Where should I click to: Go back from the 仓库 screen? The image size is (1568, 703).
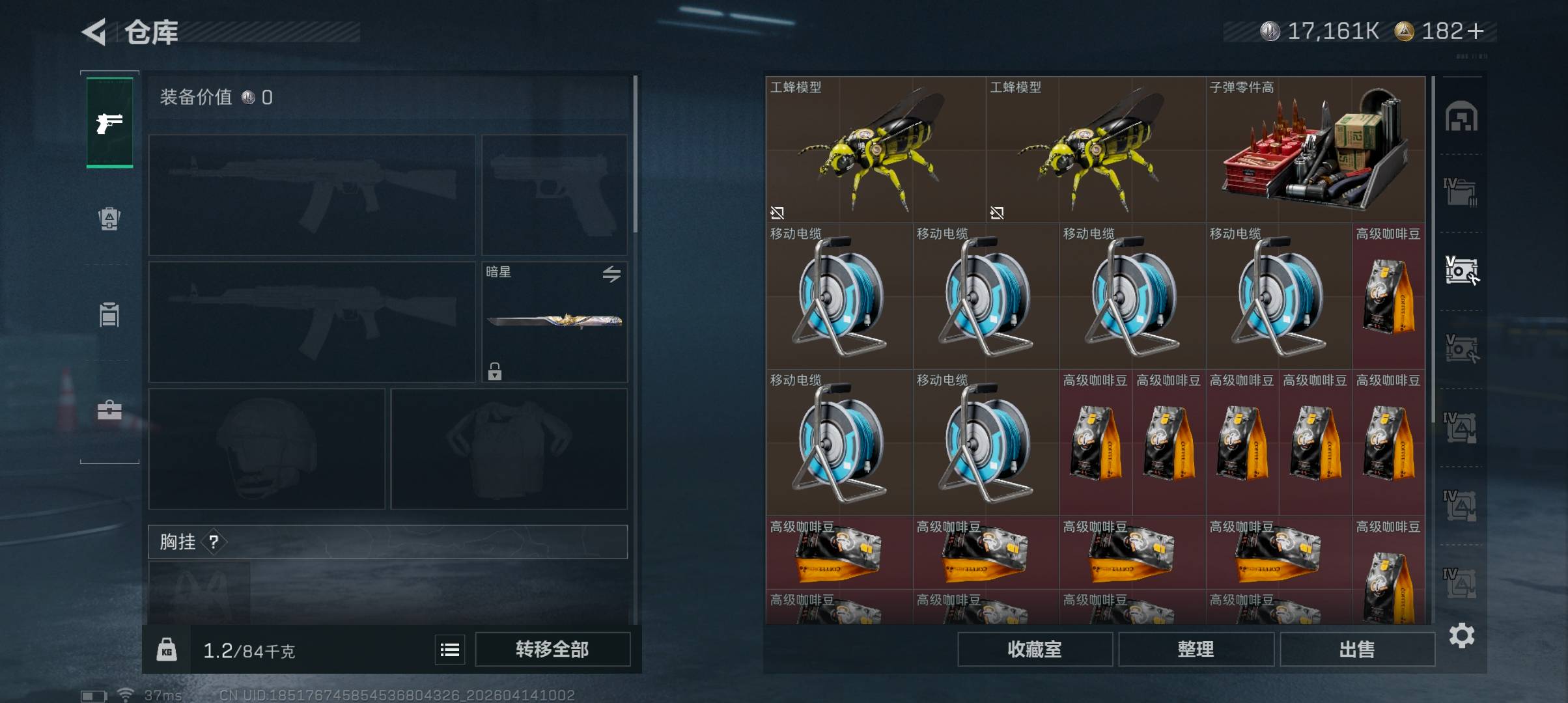[x=94, y=32]
